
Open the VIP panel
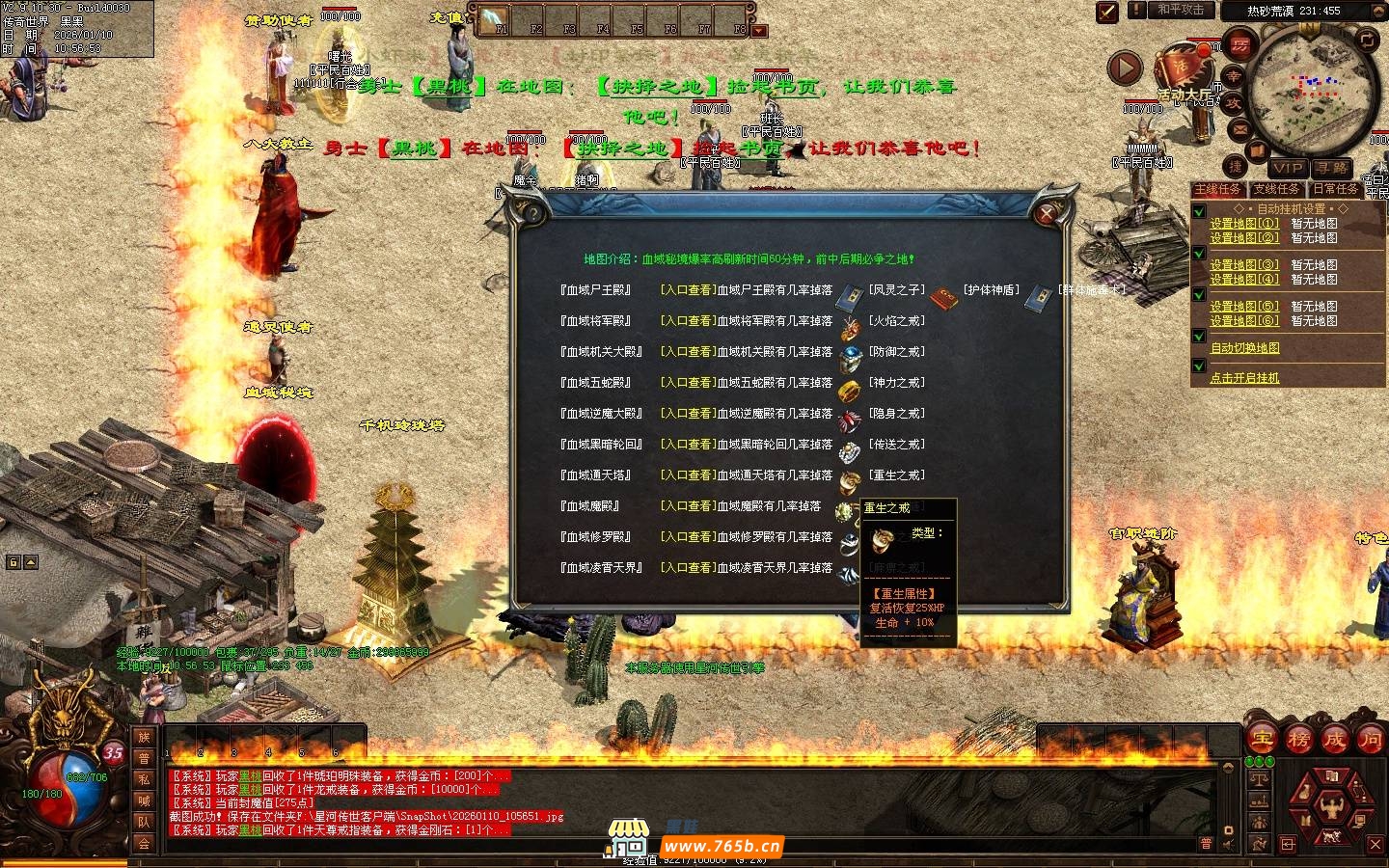(x=1287, y=168)
